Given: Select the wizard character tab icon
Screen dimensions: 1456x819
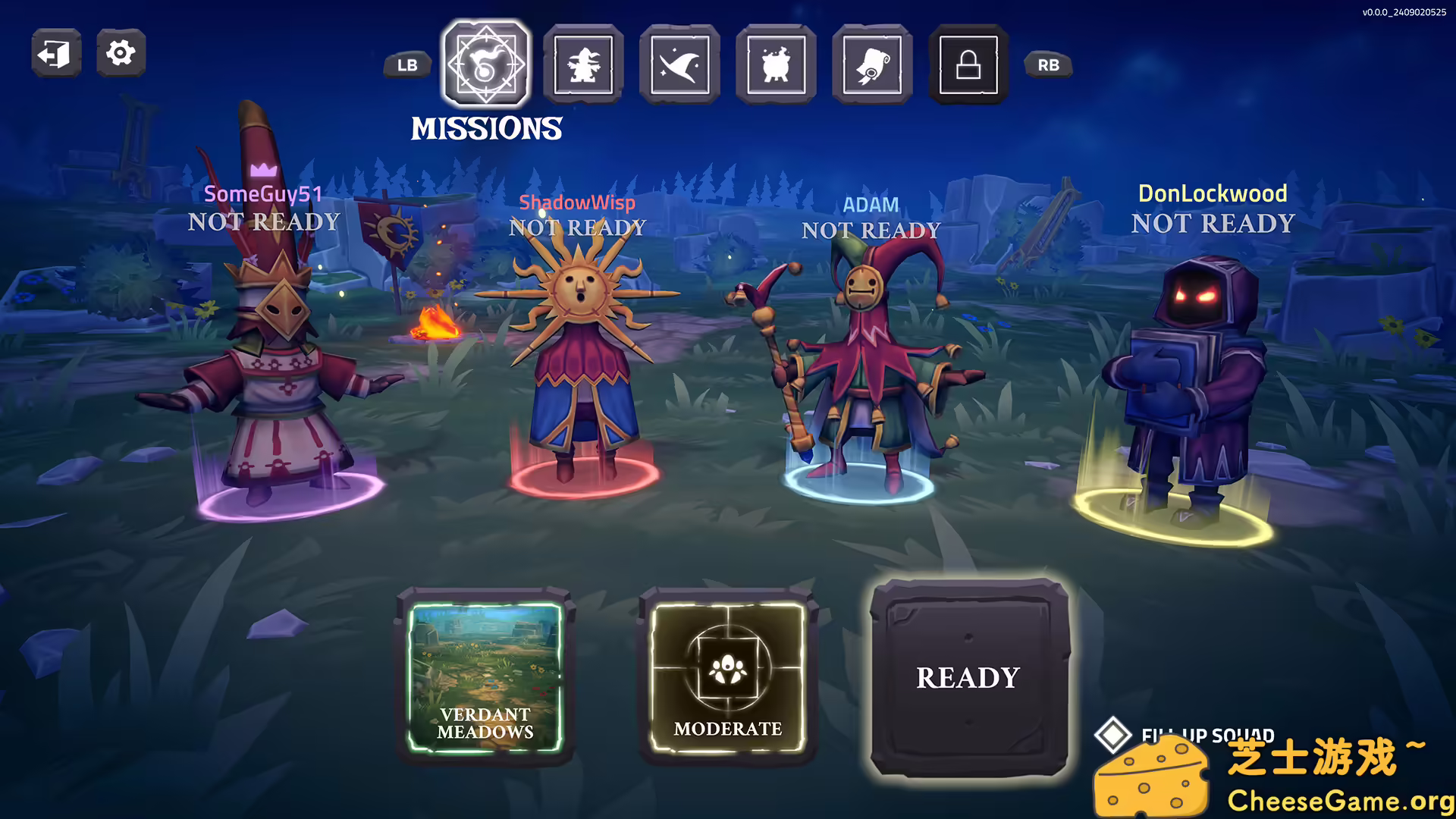Looking at the screenshot, I should click(582, 64).
